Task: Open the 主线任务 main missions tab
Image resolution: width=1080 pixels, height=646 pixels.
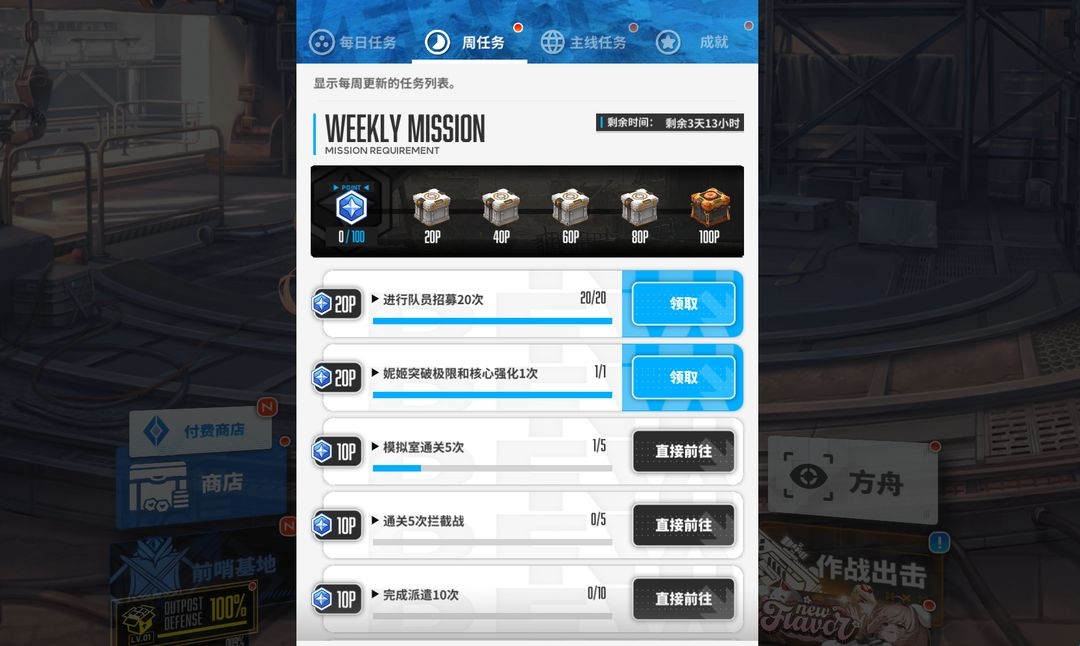Action: 585,42
